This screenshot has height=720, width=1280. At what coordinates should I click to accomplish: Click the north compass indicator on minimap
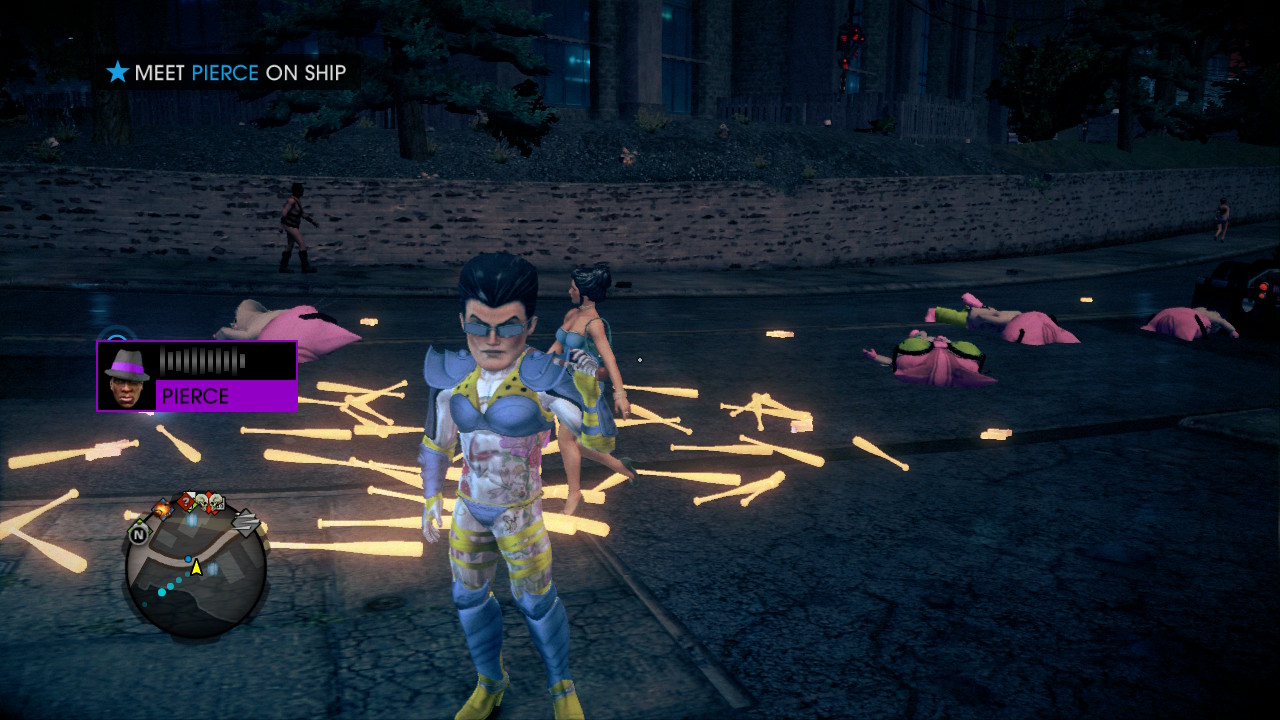[138, 534]
